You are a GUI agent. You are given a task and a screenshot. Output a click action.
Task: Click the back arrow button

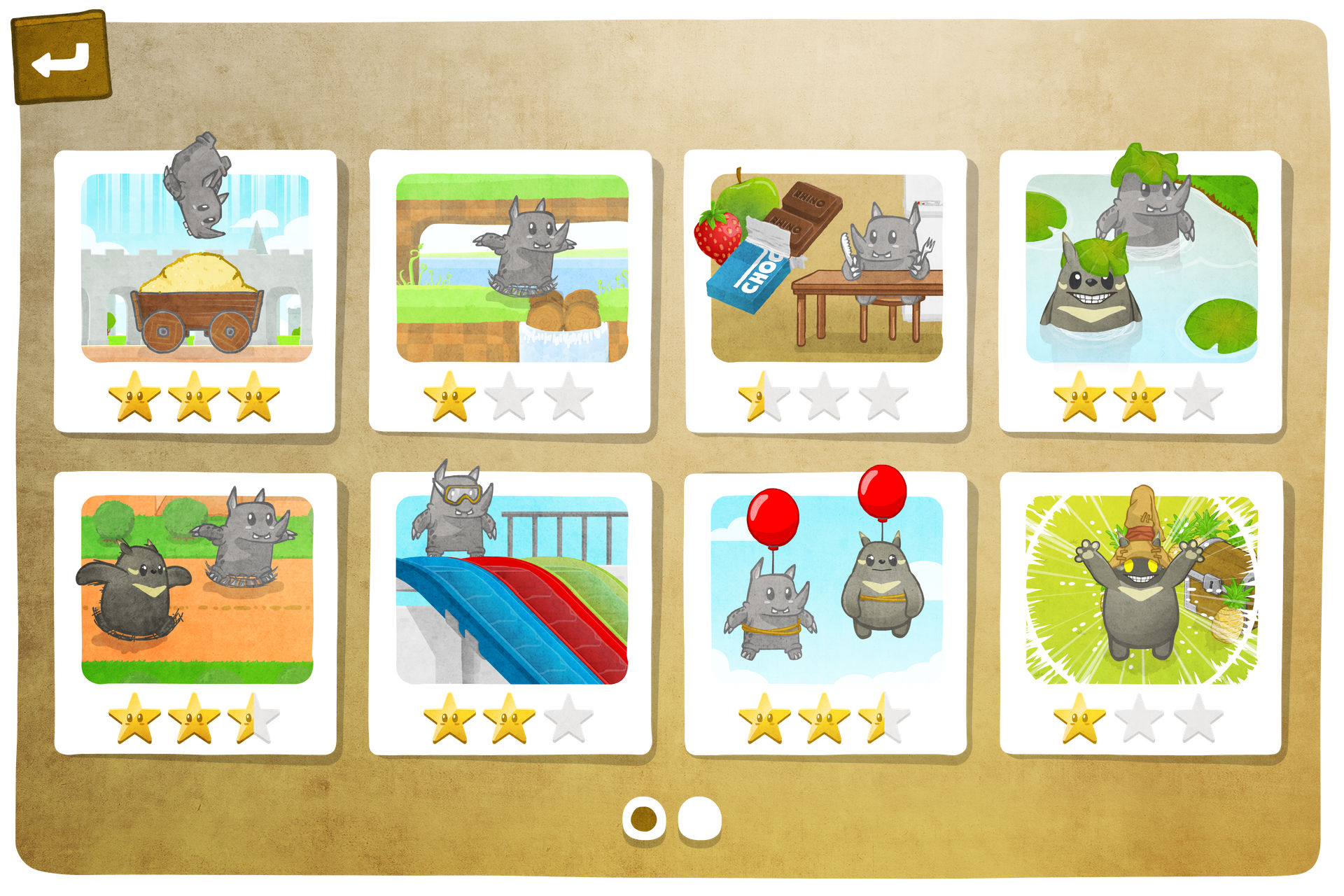[62, 59]
